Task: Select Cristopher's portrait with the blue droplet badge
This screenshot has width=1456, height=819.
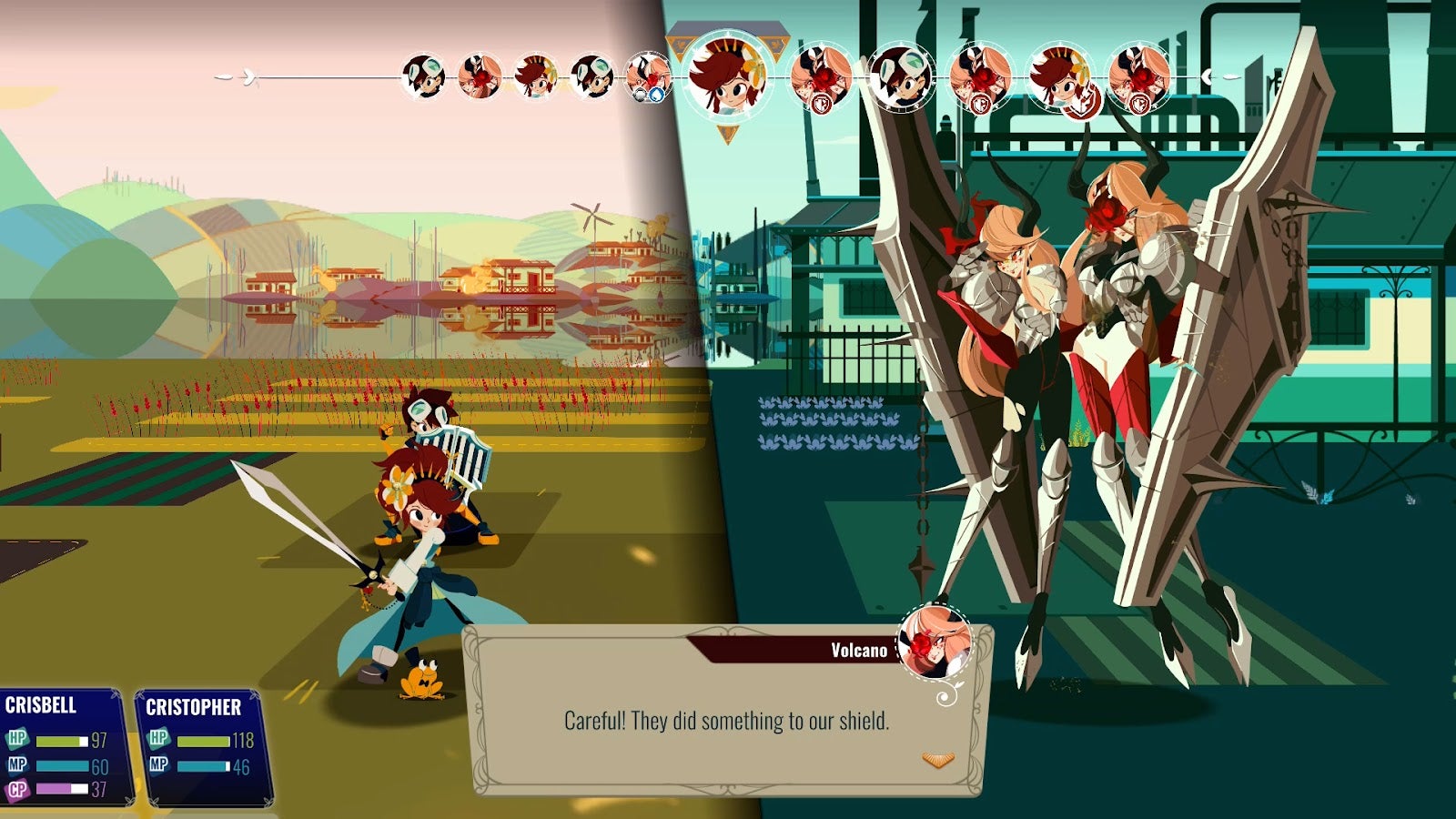Action: click(650, 77)
